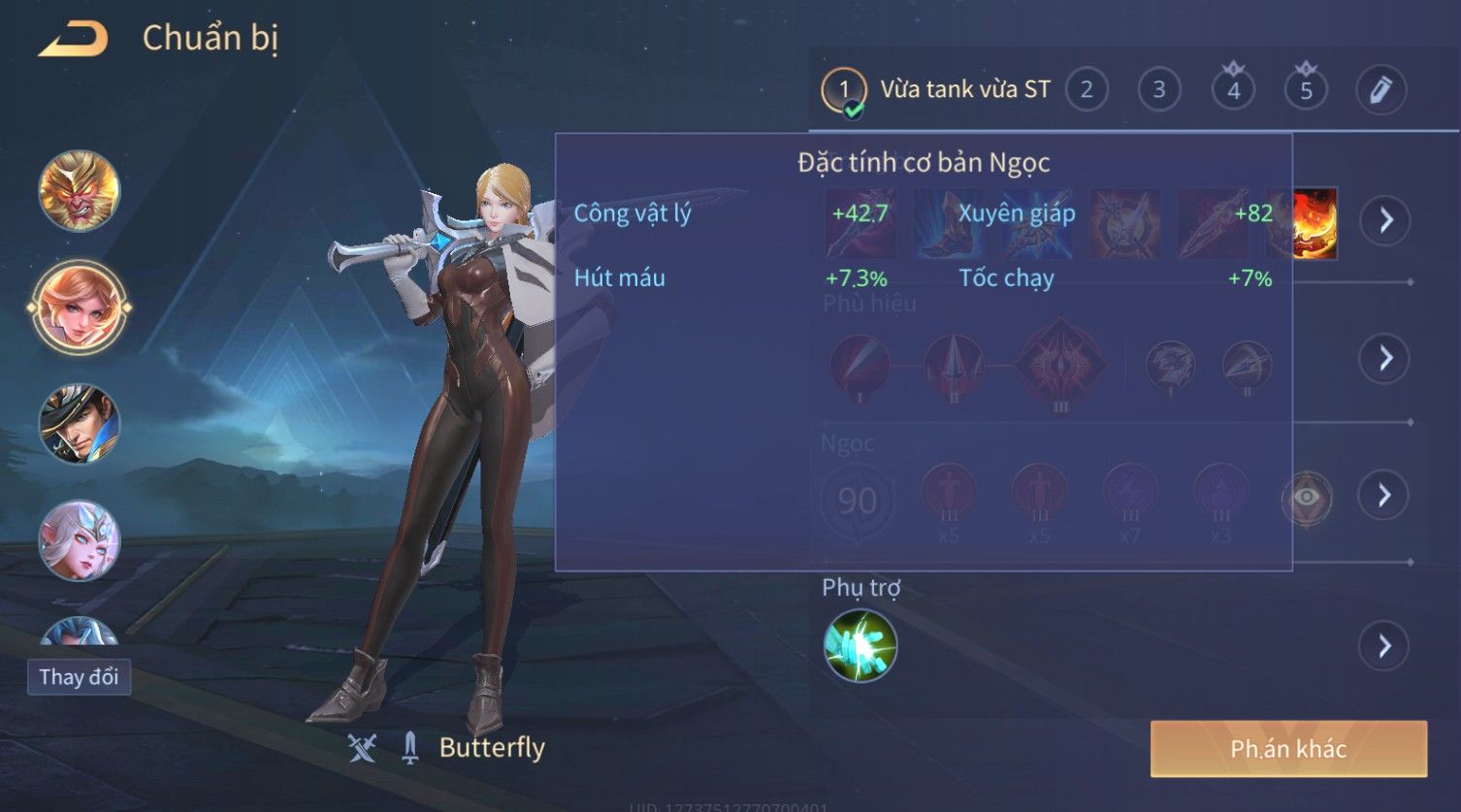Click the Ph.án khác button
1461x812 pixels.
(1288, 749)
